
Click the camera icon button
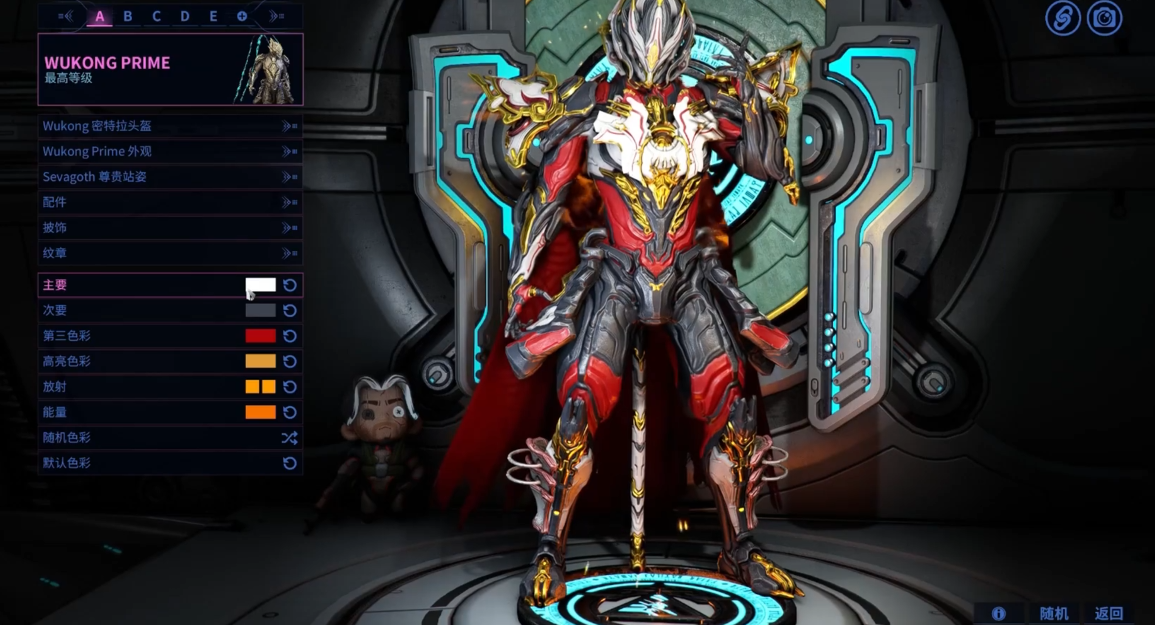coord(1104,18)
